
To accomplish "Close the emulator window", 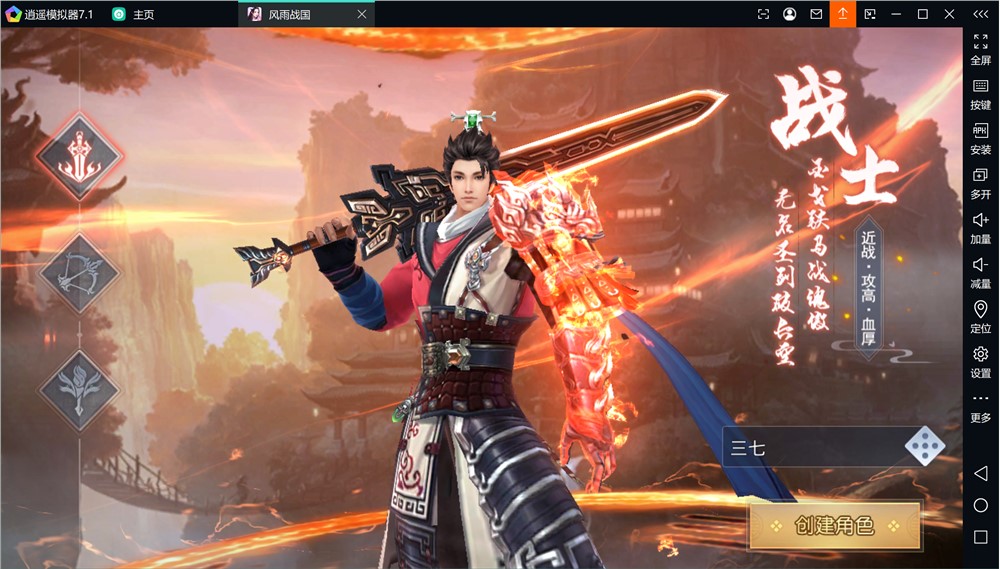I will (948, 14).
